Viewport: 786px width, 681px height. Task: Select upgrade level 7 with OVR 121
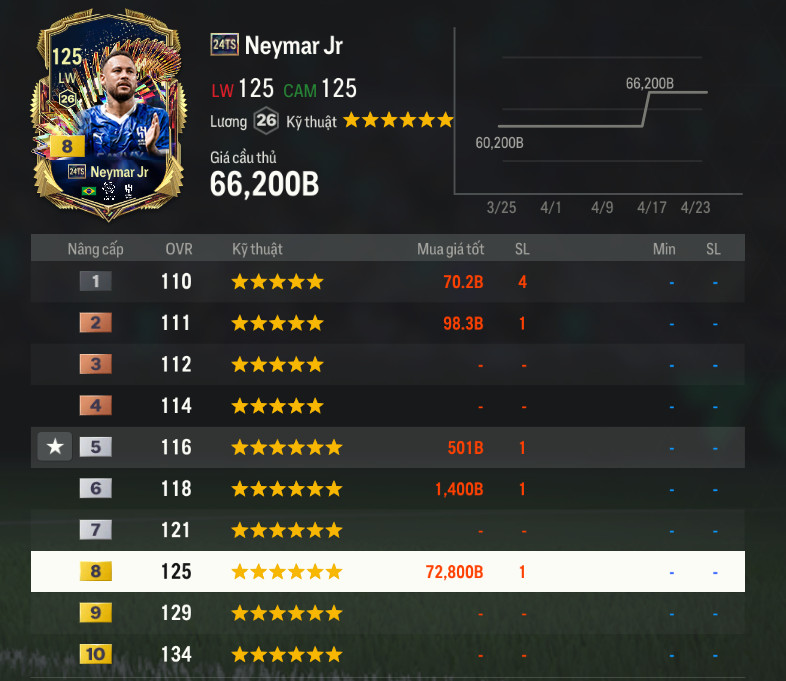click(x=387, y=530)
